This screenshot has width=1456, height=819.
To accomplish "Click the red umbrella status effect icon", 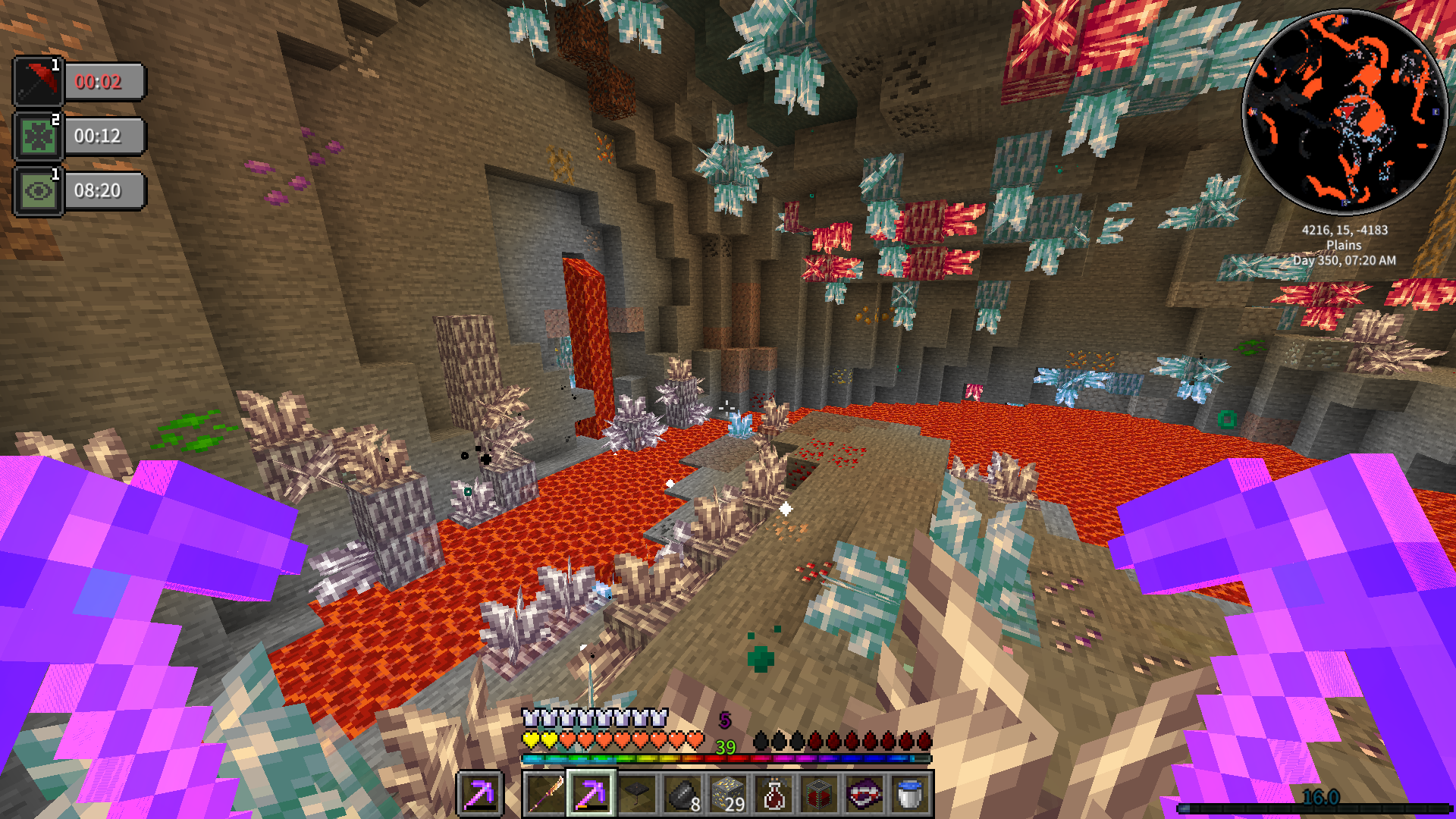I will tap(38, 81).
